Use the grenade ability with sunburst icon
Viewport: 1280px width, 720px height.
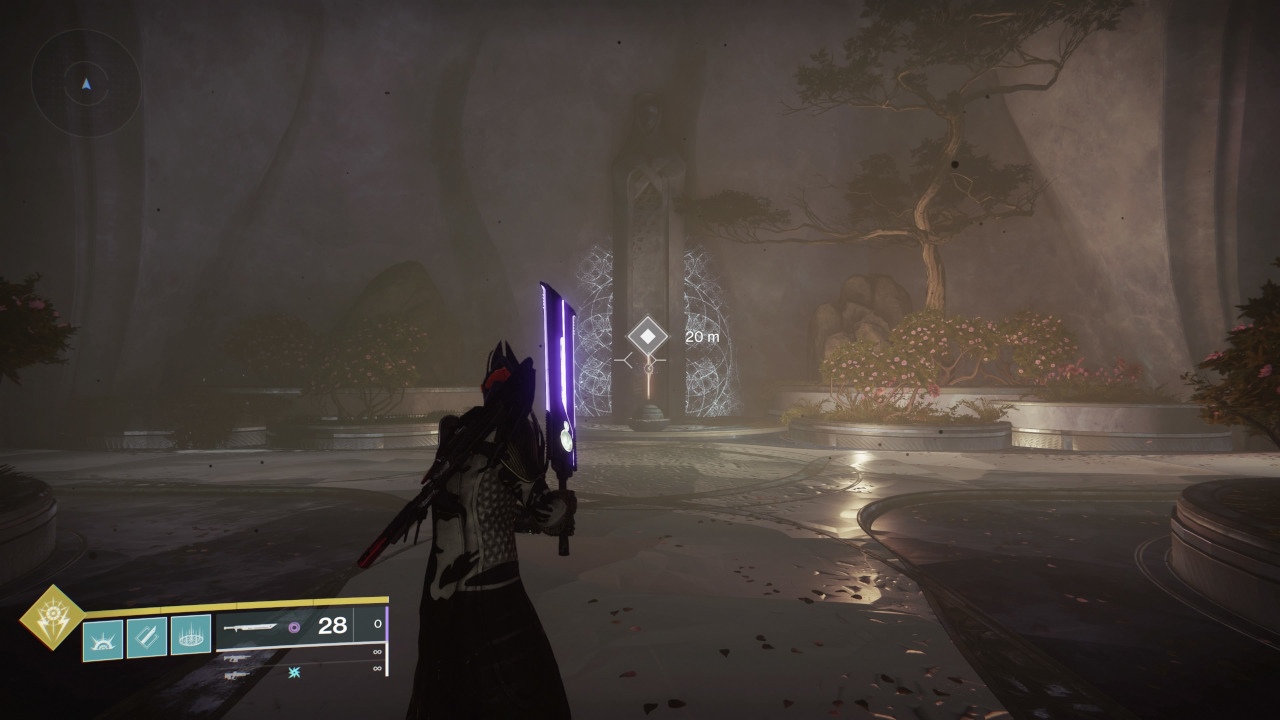point(102,640)
